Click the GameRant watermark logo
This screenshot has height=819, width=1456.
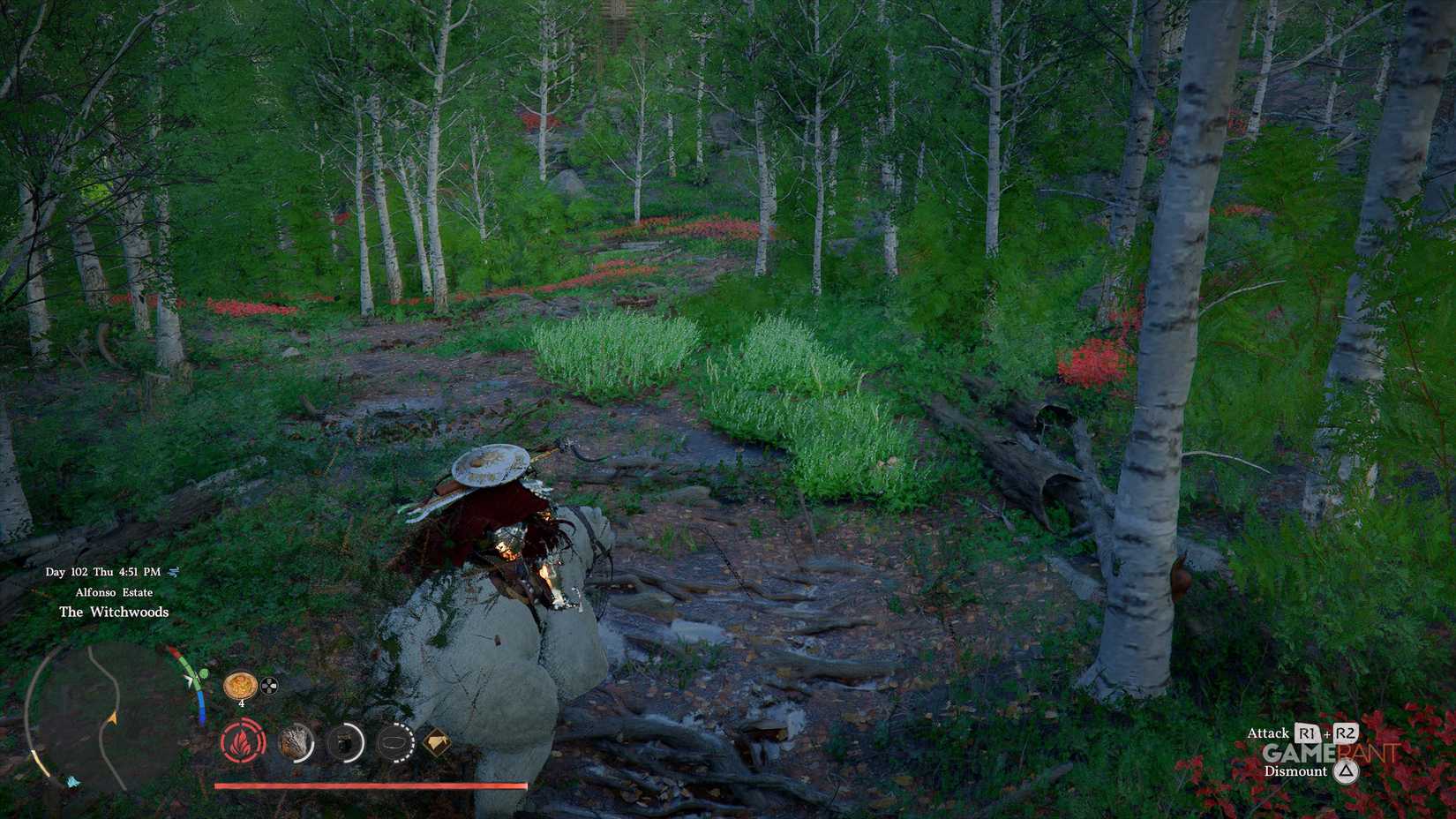[1329, 753]
